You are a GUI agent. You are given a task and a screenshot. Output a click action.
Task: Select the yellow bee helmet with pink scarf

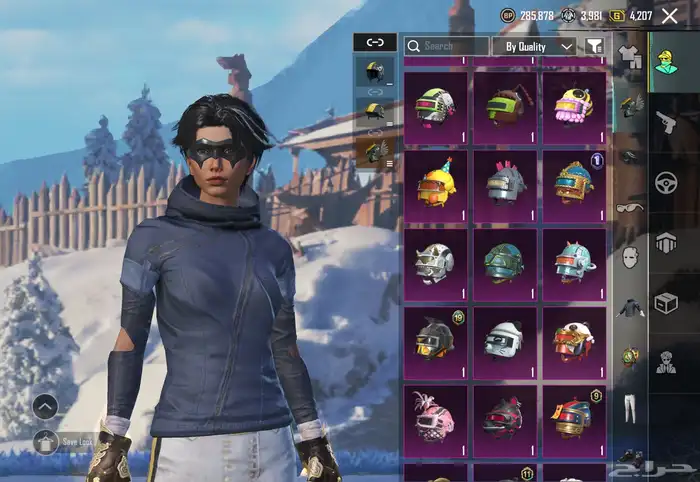click(574, 107)
